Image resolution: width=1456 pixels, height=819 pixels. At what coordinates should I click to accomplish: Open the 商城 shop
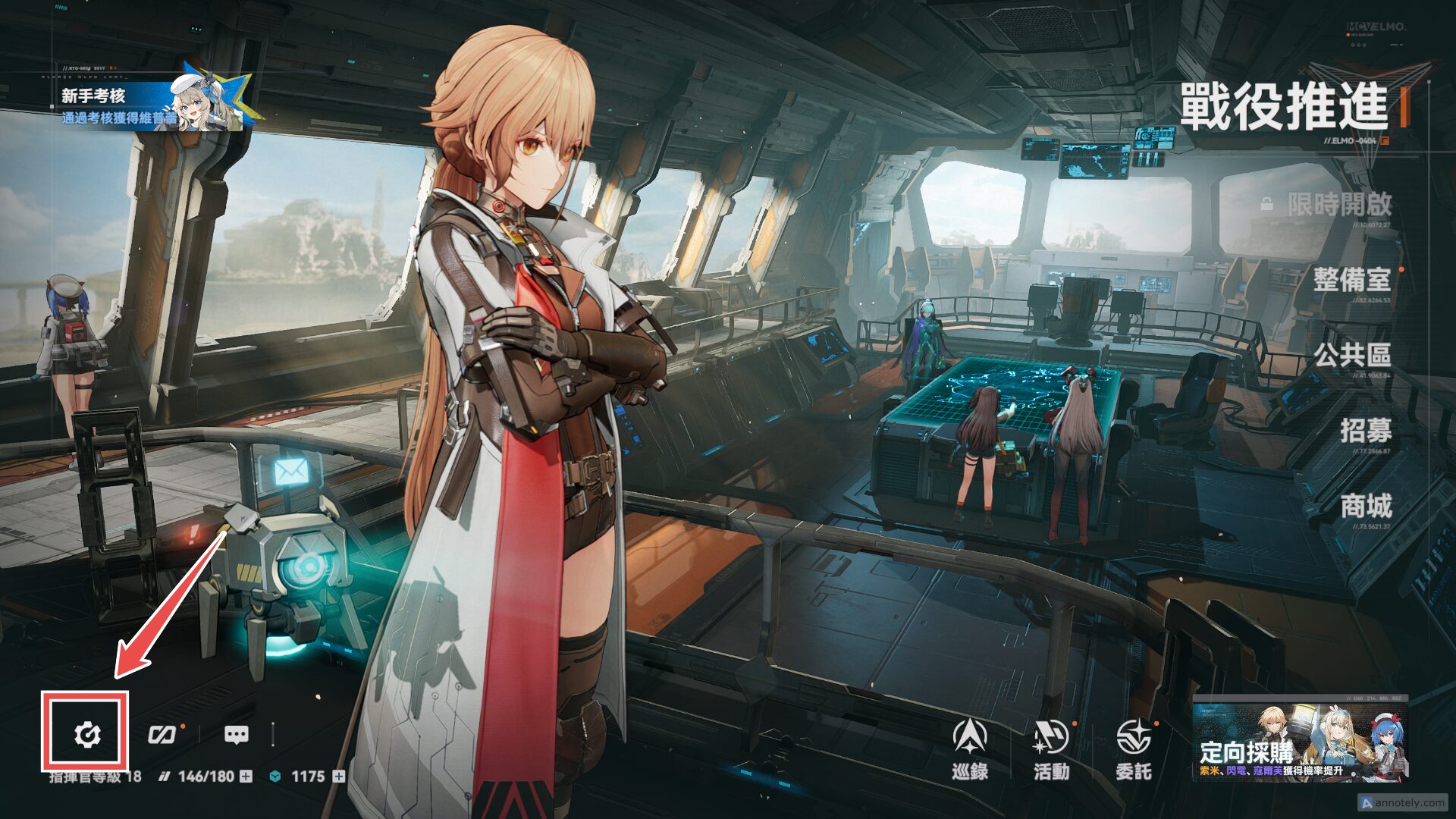1365,506
